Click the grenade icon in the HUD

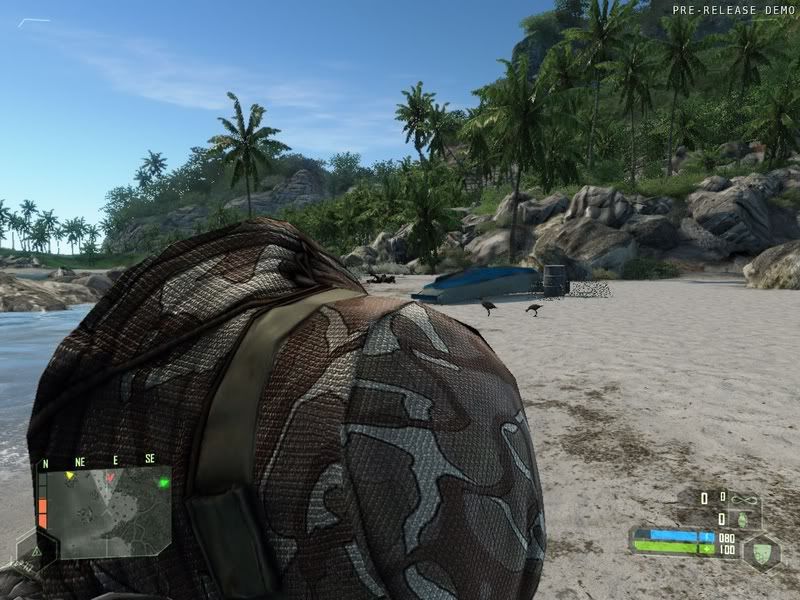[742, 519]
